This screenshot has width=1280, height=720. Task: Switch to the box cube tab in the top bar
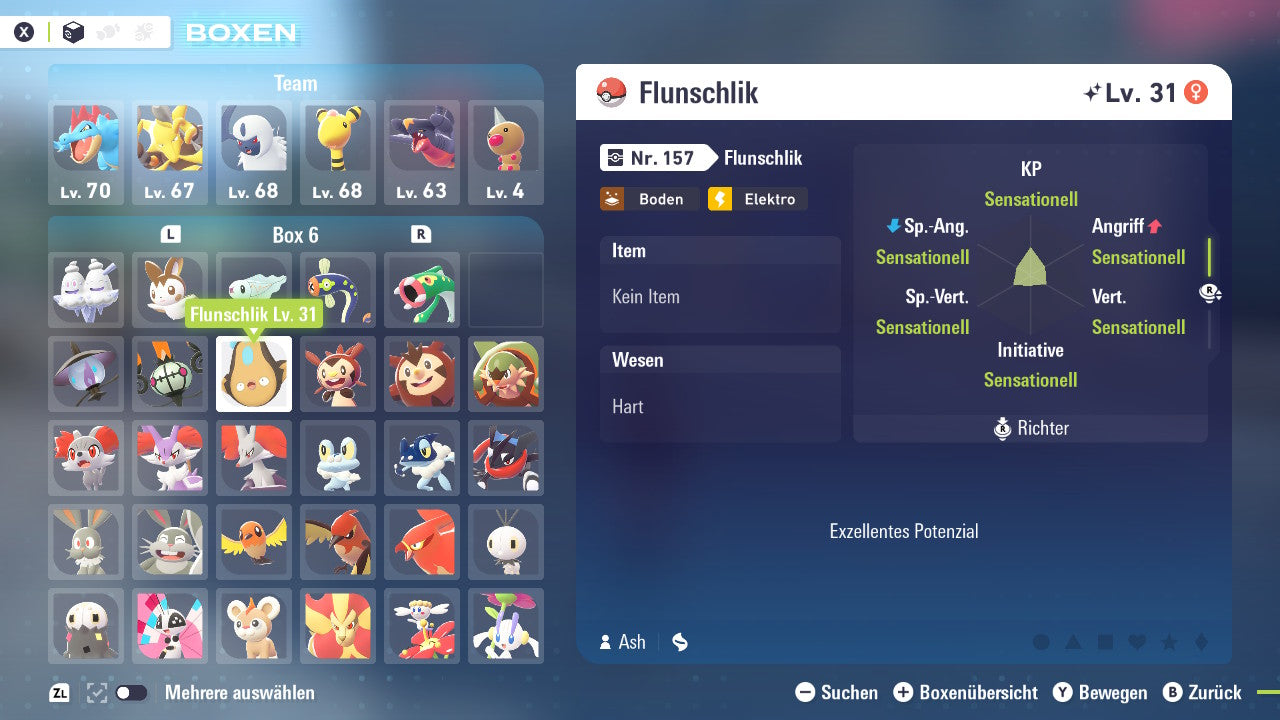pyautogui.click(x=73, y=32)
